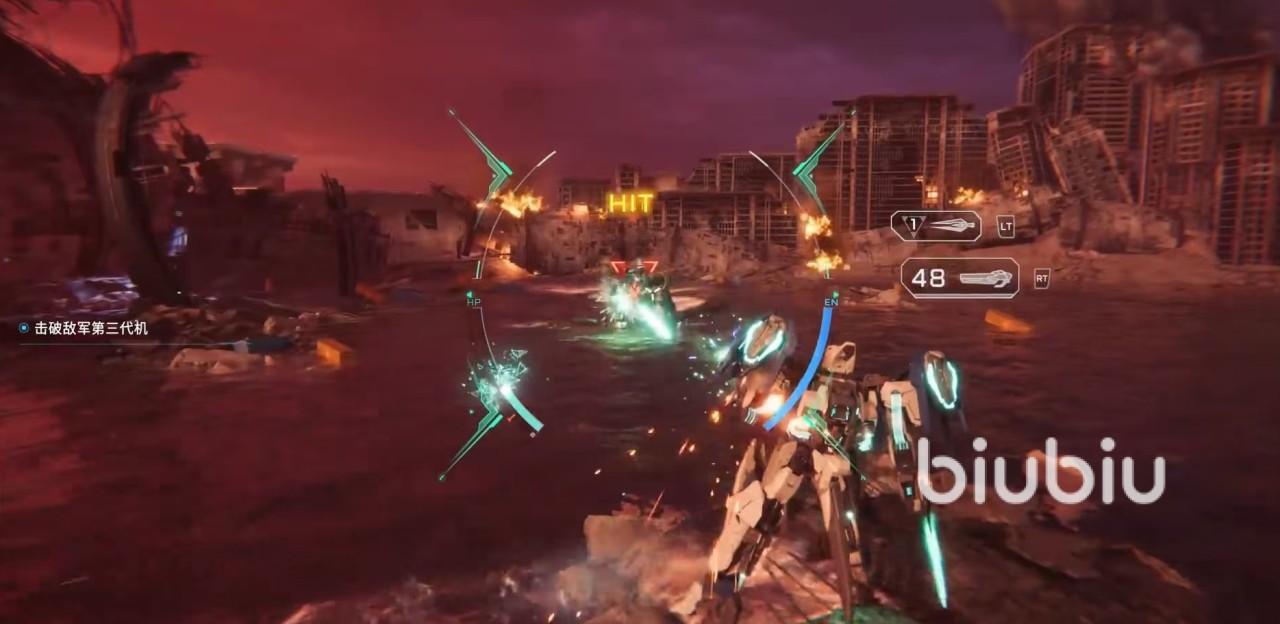The height and width of the screenshot is (624, 1280).
Task: Select the rifle weapon slot showing 48
Action: pos(959,278)
